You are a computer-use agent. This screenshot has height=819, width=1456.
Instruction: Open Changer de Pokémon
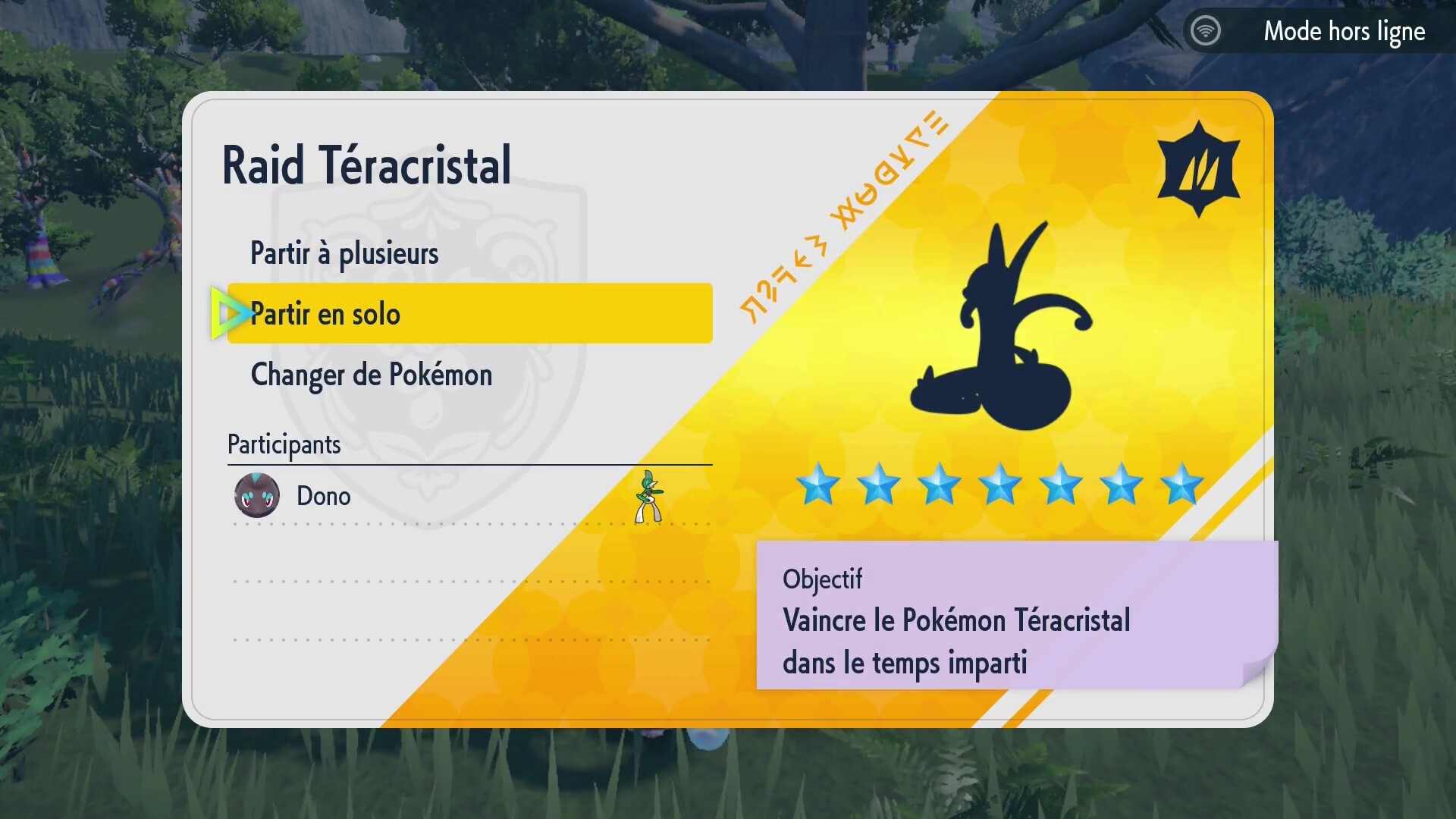click(x=372, y=375)
